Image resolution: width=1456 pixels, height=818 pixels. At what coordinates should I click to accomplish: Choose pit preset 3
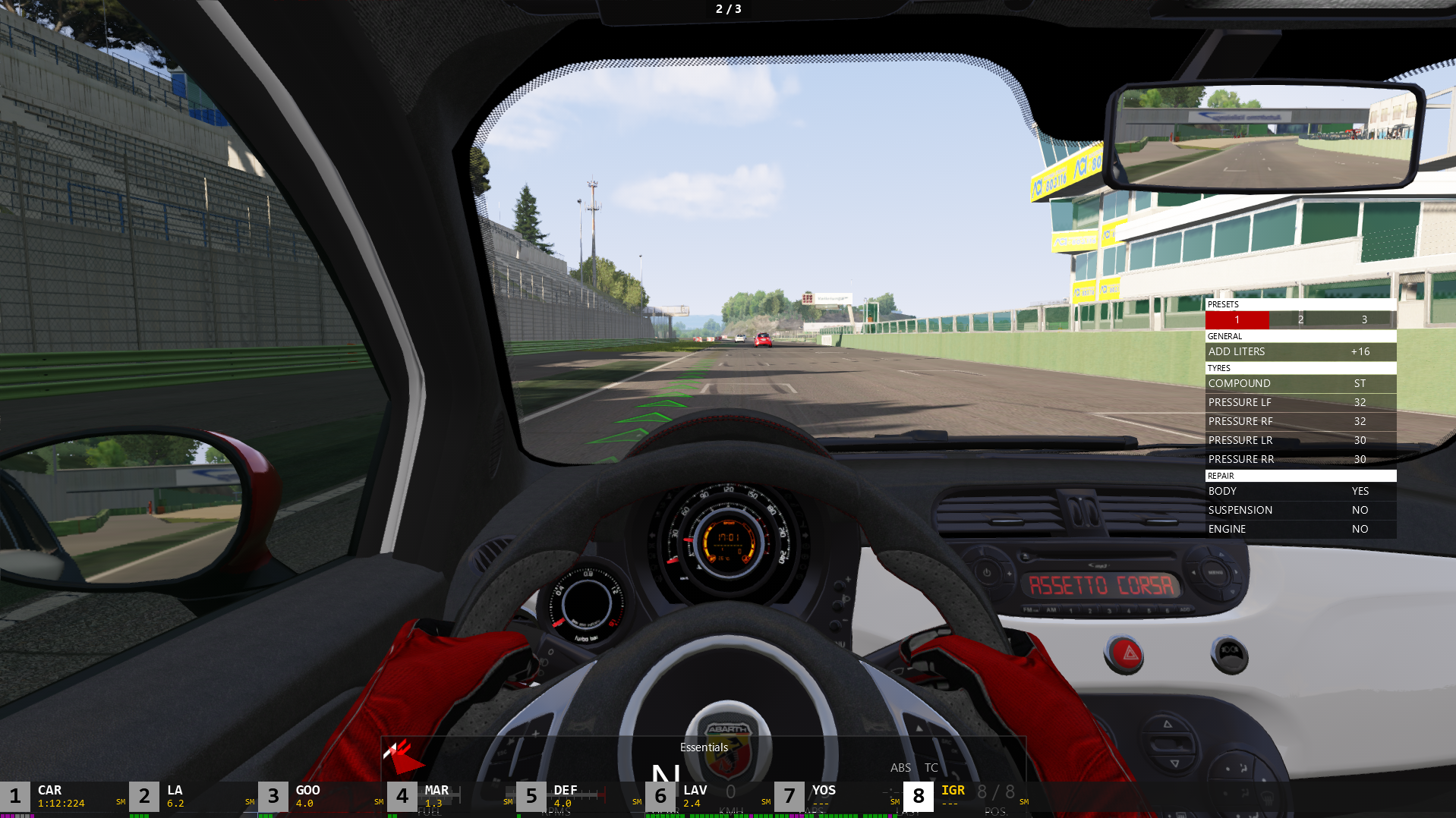pos(1364,320)
